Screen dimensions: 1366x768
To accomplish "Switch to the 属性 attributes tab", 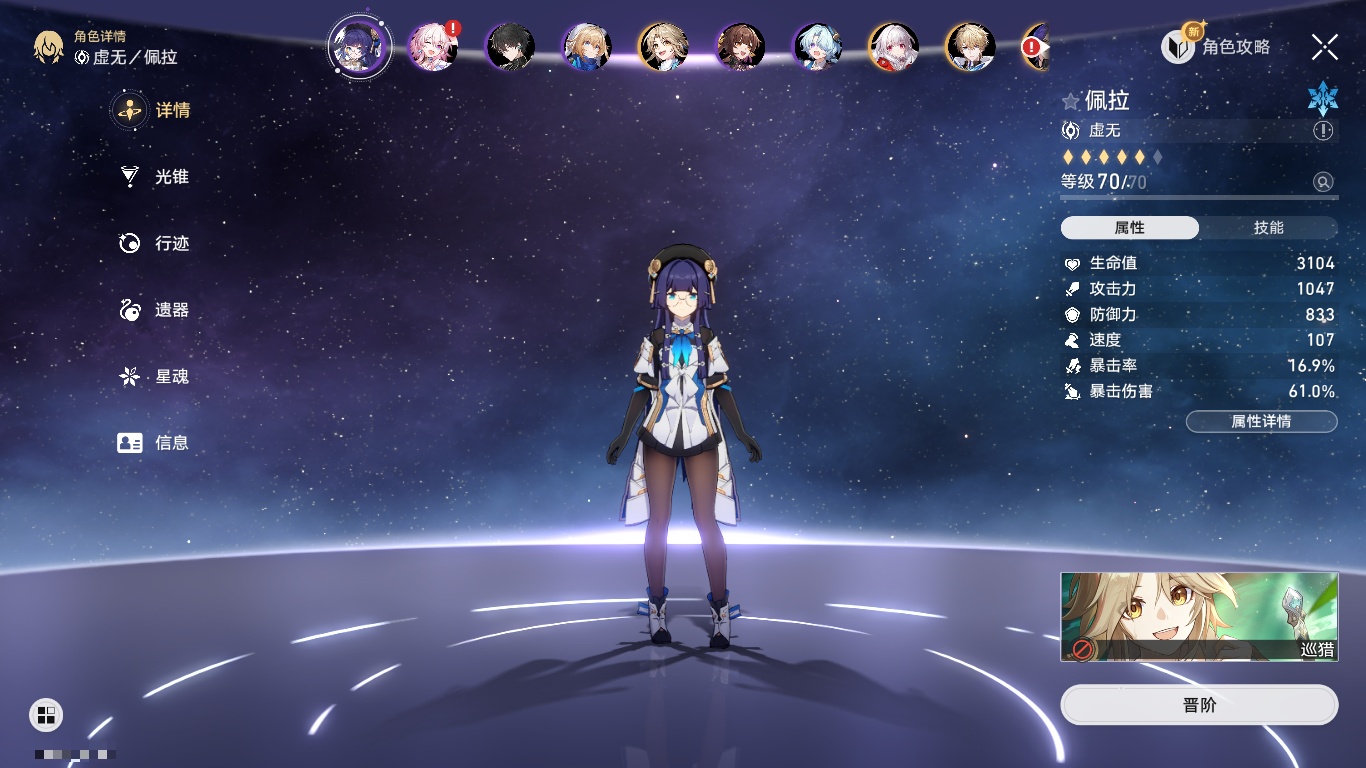I will click(x=1130, y=228).
